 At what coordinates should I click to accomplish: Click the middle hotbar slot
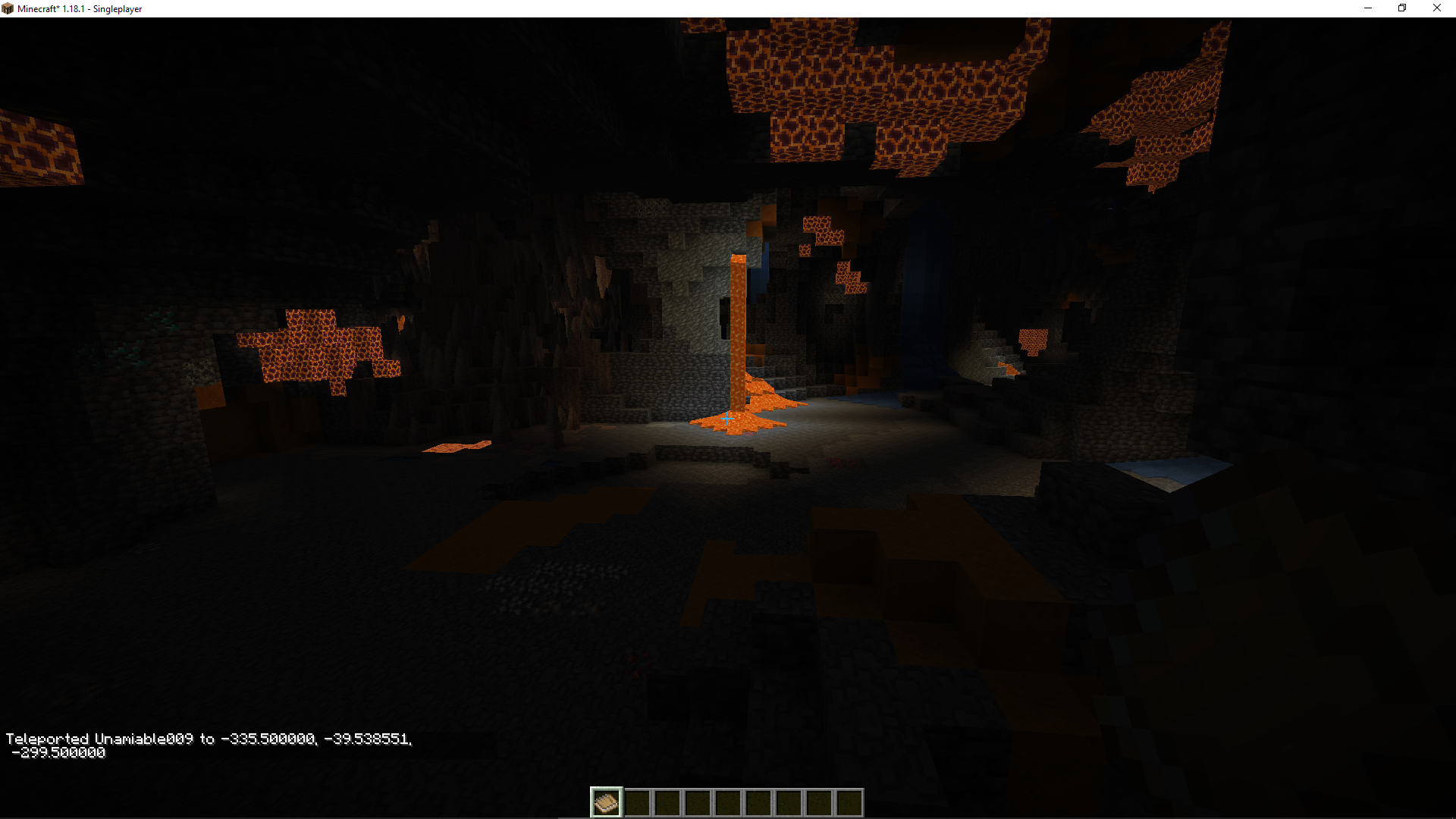726,802
